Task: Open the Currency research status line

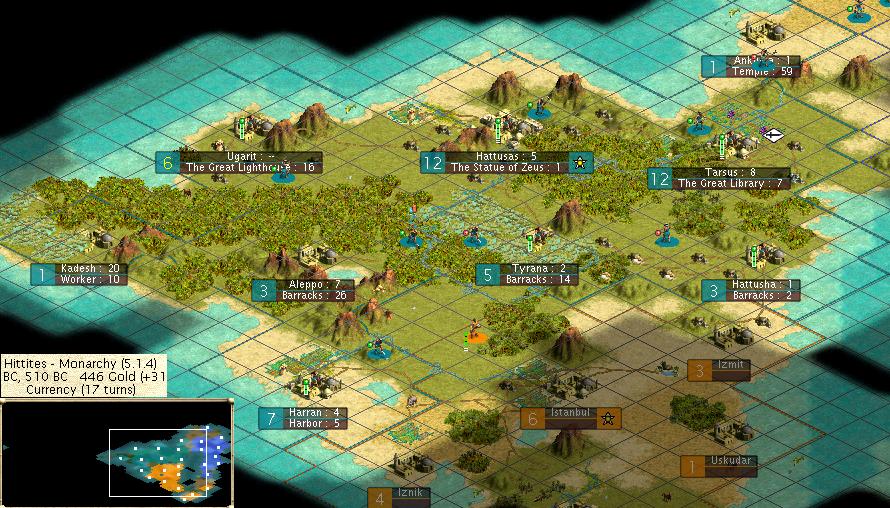Action: click(84, 389)
